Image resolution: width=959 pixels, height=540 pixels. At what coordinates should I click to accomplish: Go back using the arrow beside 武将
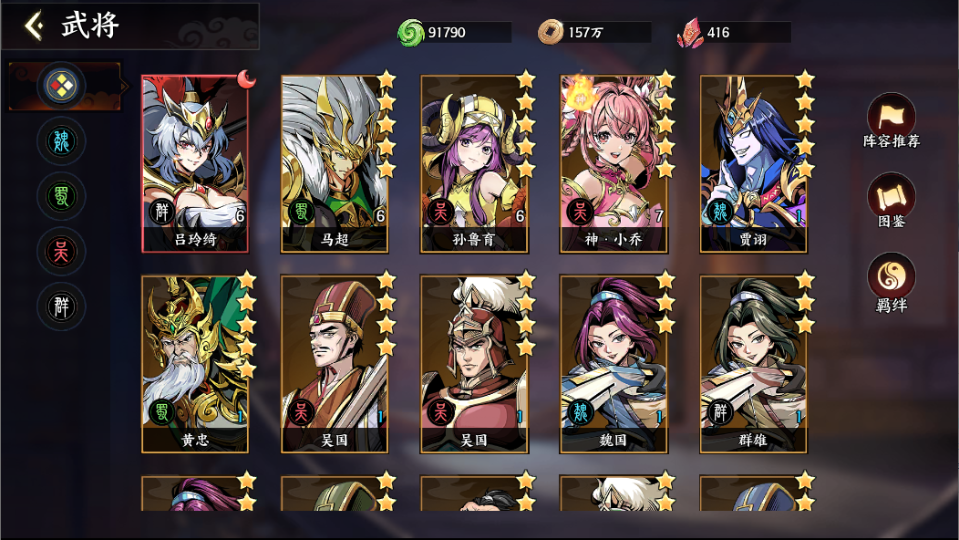click(x=34, y=25)
